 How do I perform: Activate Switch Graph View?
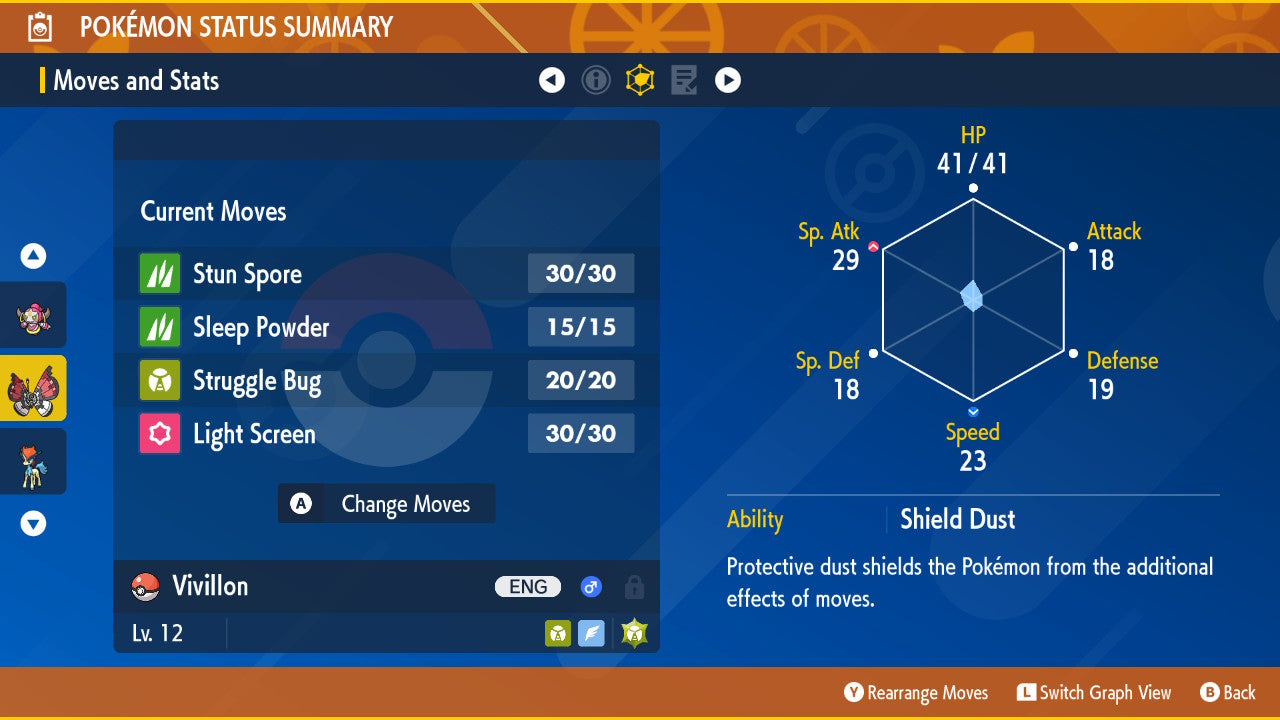1094,693
